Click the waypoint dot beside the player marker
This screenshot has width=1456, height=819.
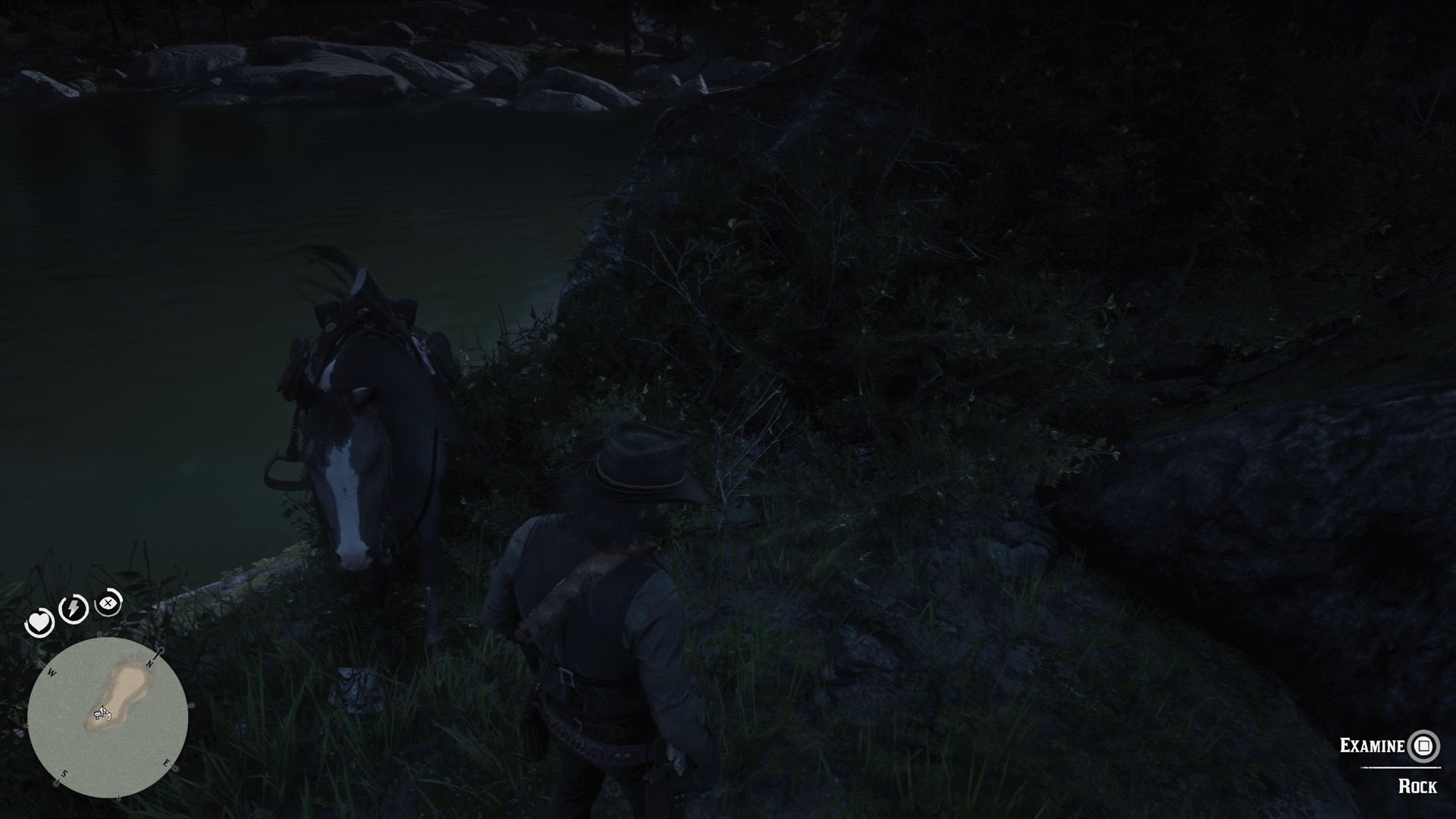point(108,716)
